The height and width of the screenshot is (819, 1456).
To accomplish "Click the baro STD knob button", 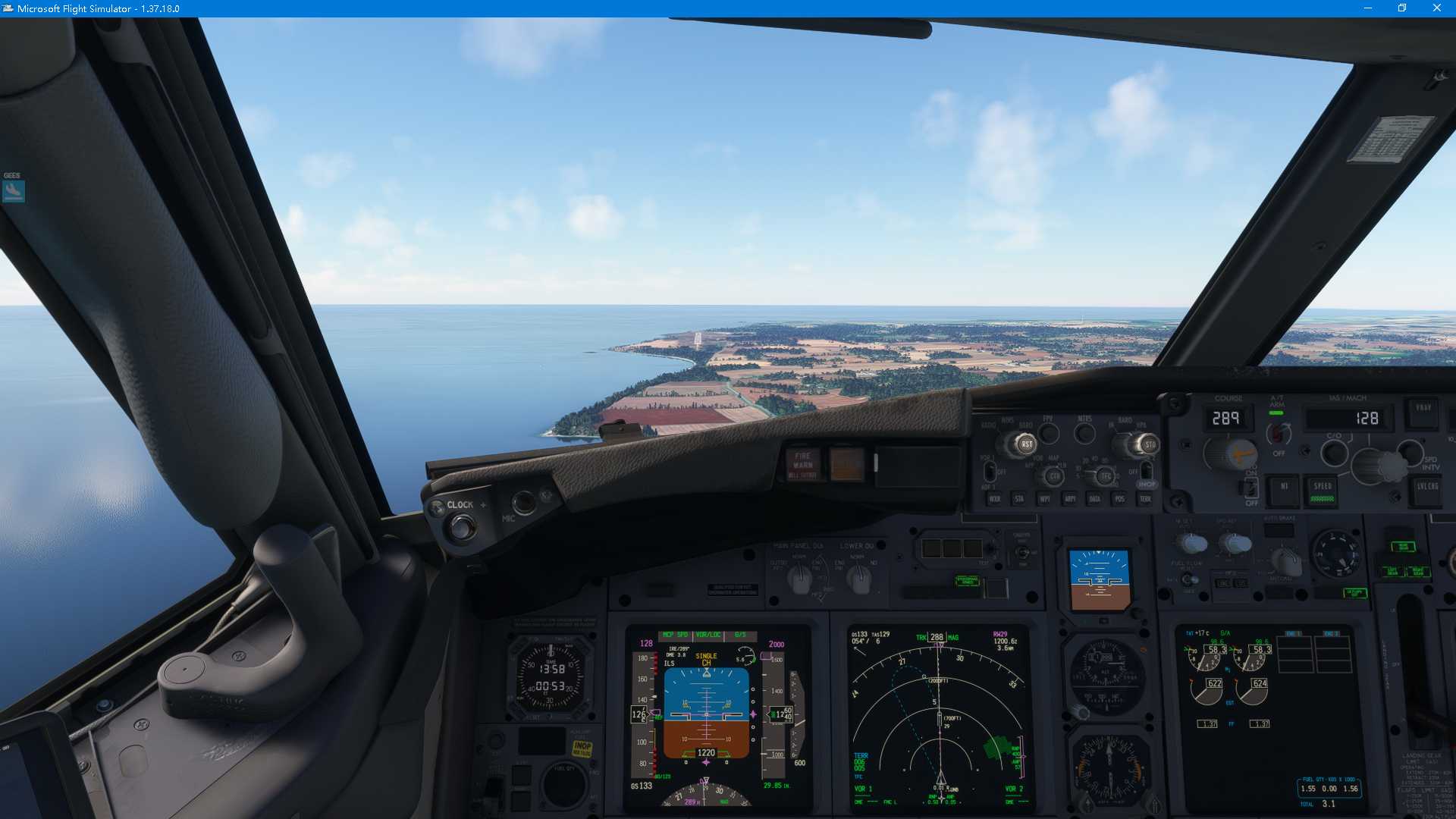I will [x=1150, y=444].
